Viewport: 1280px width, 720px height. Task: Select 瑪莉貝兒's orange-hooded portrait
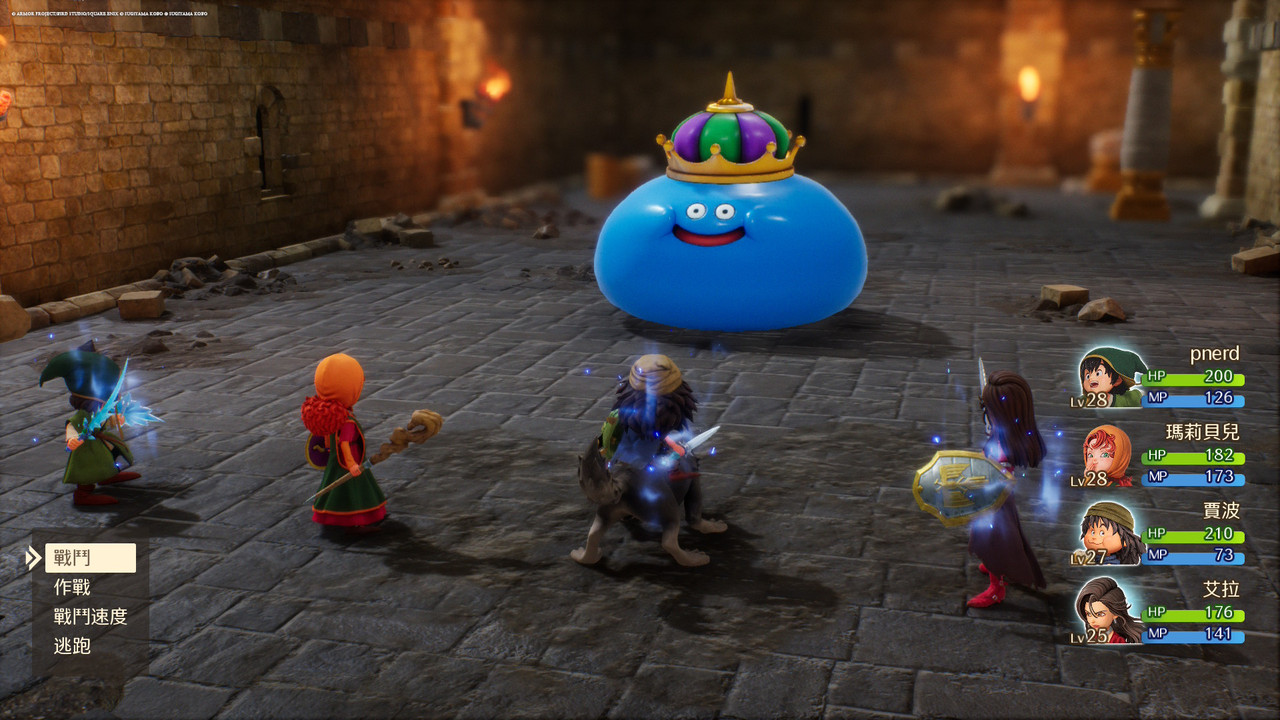coord(1109,455)
